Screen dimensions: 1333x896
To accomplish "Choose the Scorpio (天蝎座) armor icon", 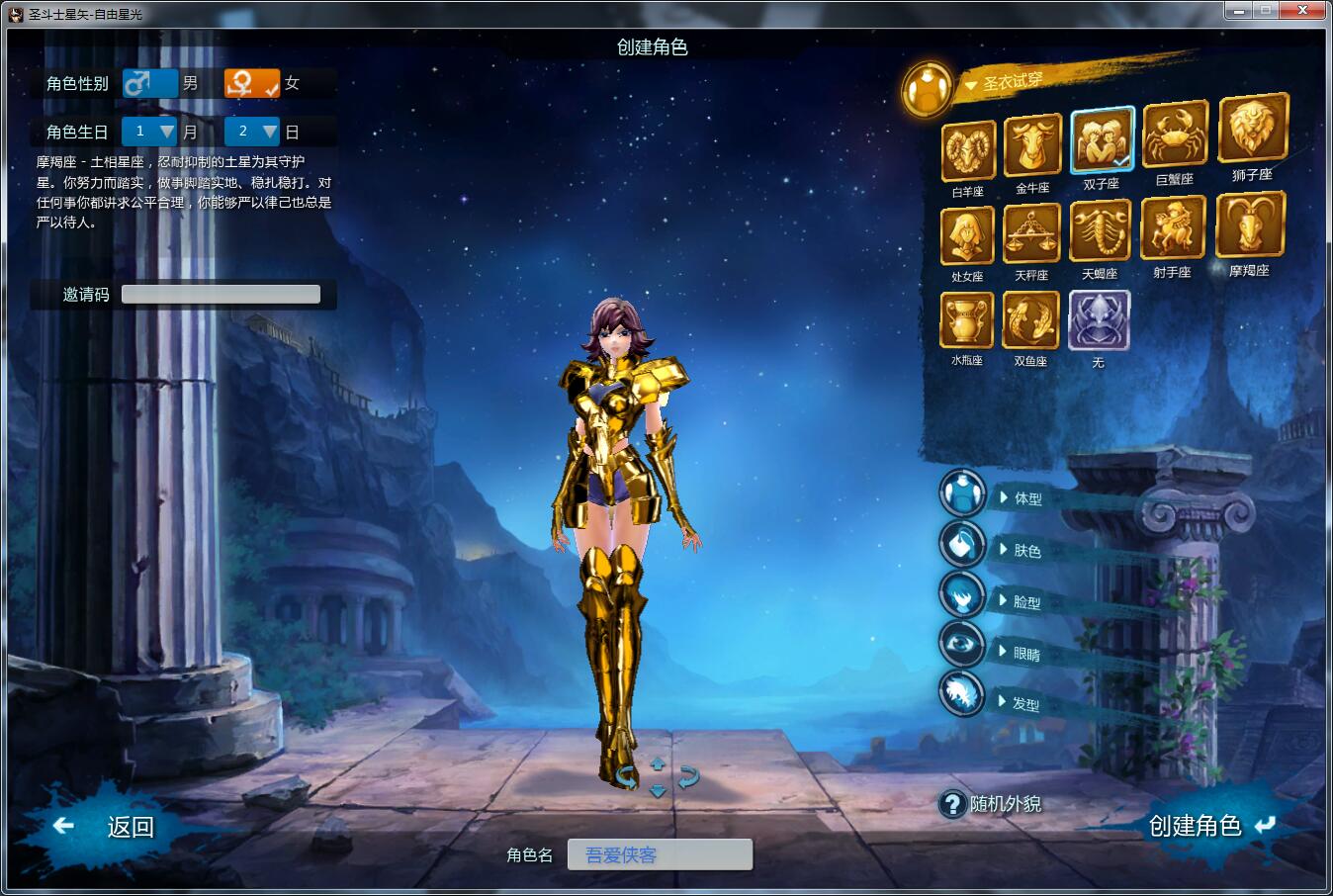I will [x=1100, y=231].
